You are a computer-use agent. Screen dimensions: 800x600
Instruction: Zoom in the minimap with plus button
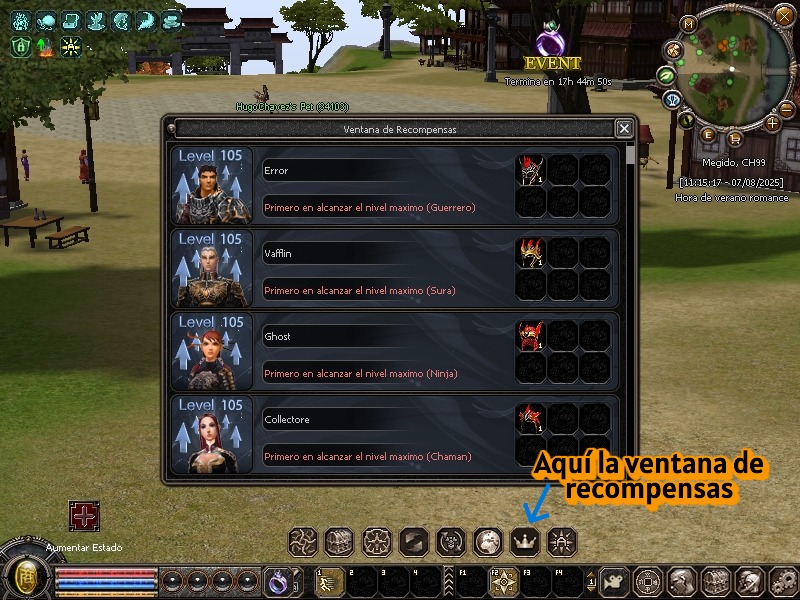[772, 123]
